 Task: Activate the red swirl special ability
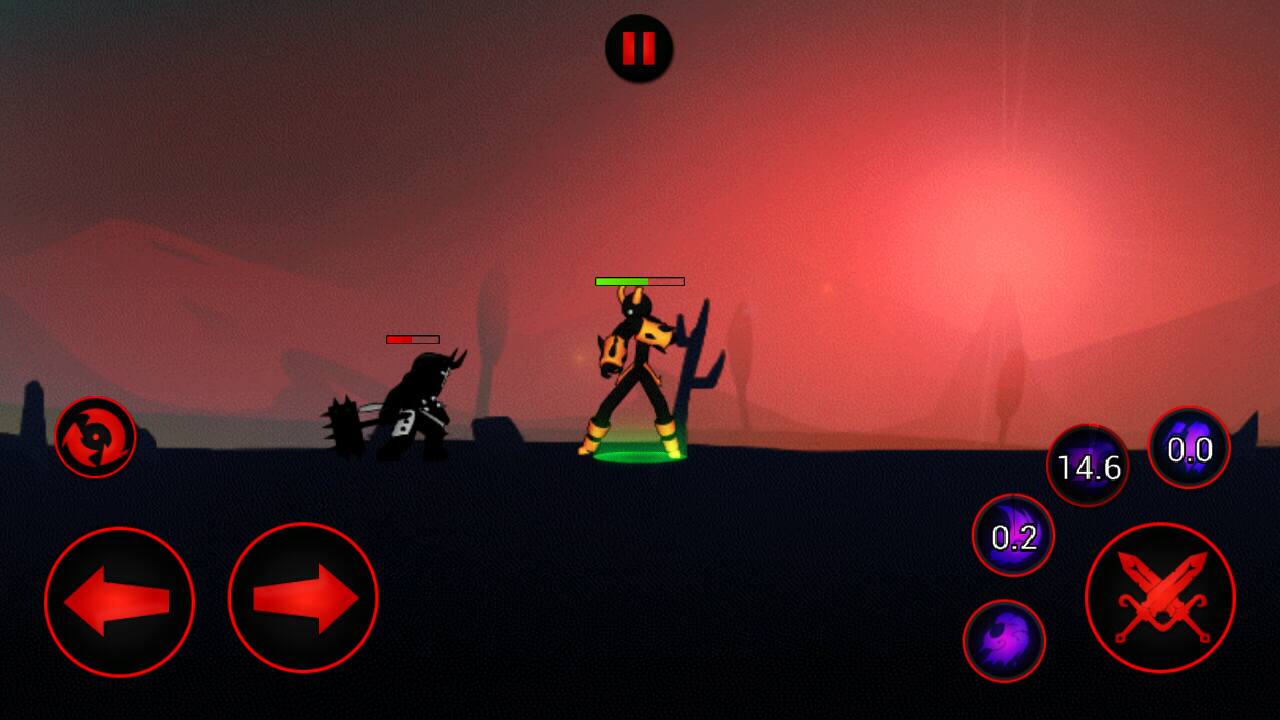point(95,437)
